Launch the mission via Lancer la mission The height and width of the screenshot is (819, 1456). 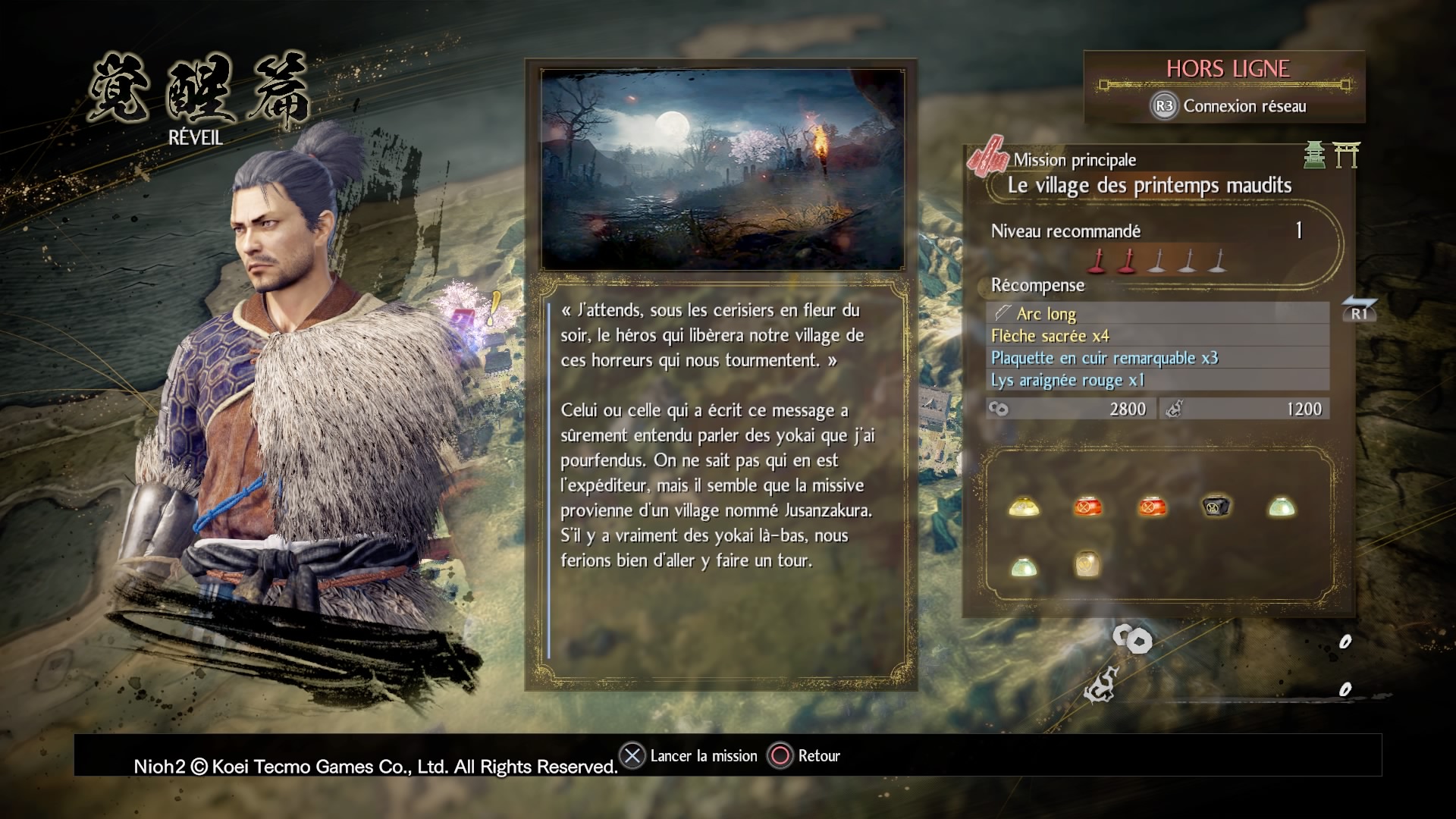pyautogui.click(x=689, y=756)
